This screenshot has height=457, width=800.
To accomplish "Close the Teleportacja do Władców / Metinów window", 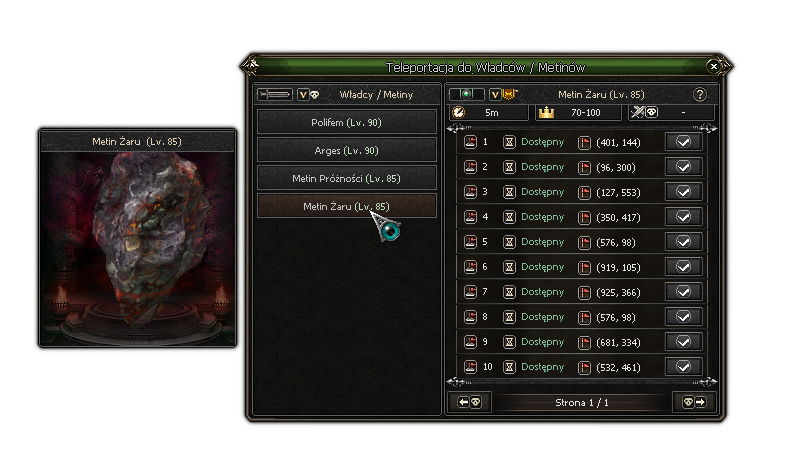I will click(713, 66).
